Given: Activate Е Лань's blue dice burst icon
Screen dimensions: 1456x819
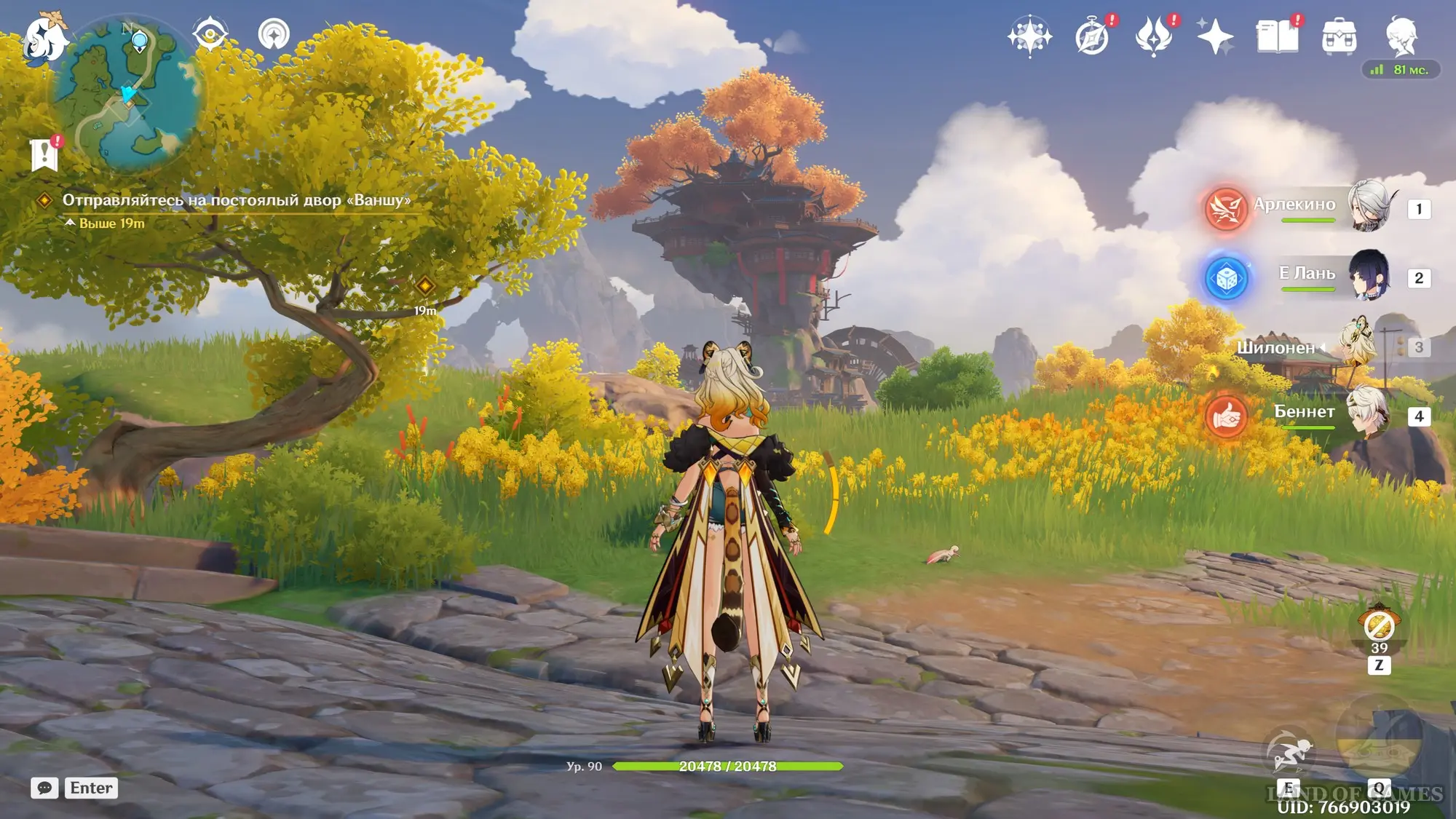Looking at the screenshot, I should click(1226, 278).
